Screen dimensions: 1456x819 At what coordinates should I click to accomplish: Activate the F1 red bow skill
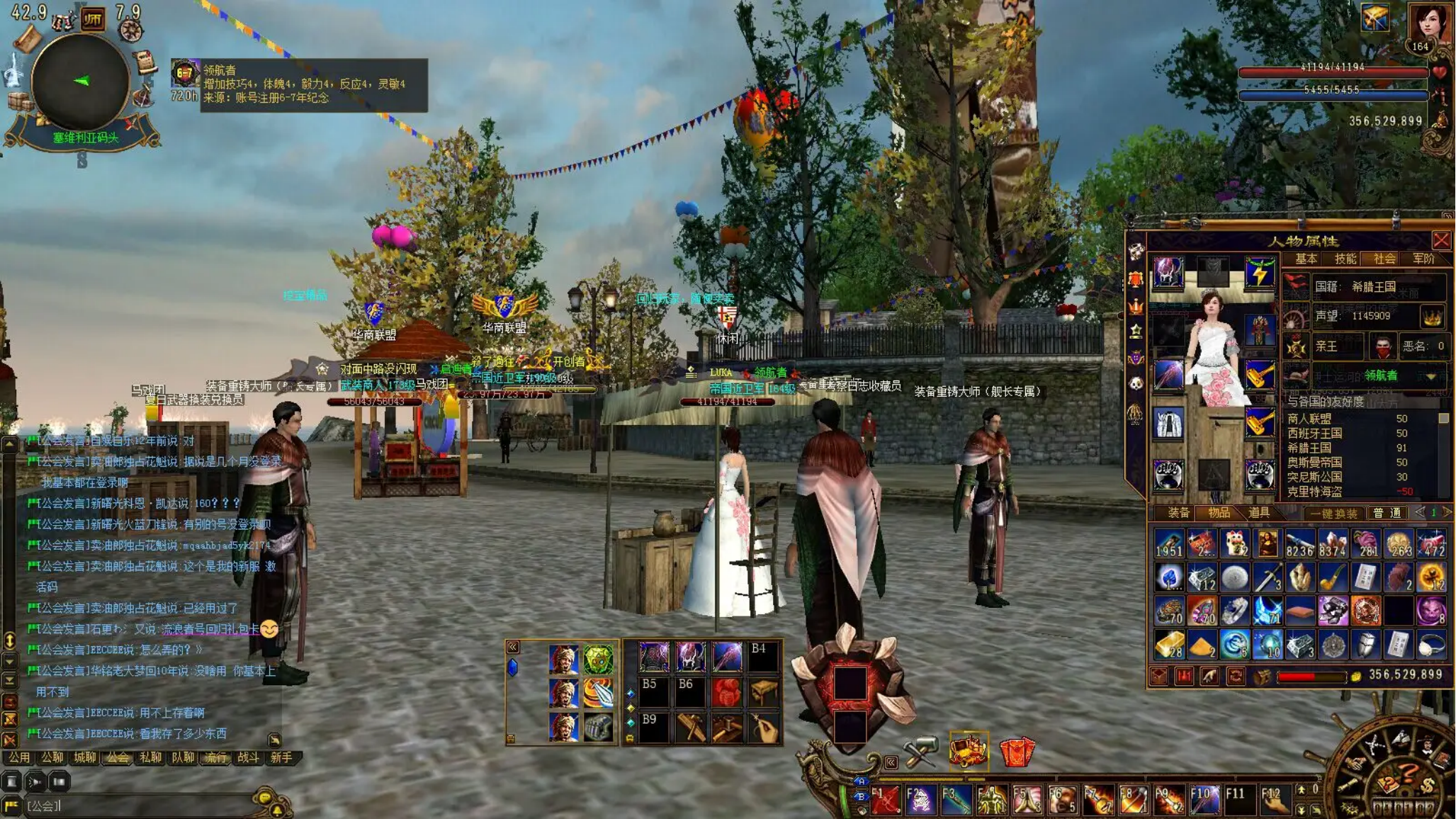coord(885,800)
